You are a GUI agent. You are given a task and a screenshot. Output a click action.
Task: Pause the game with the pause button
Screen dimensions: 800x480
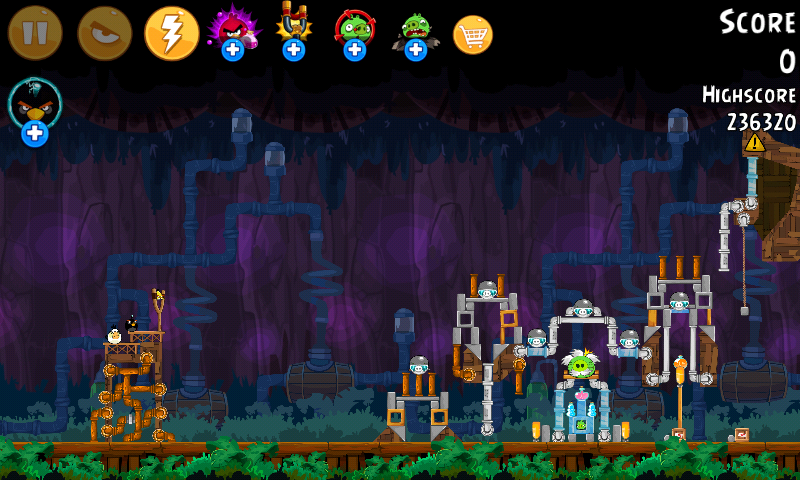35,33
